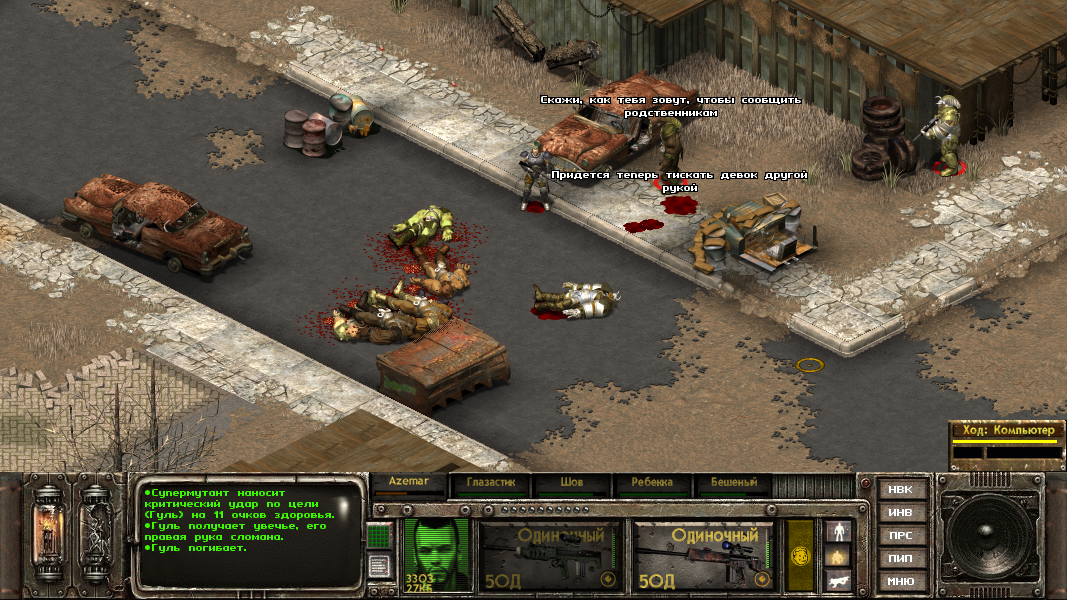1067x600 pixels.
Task: Open the green grid map button
Action: coord(378,536)
